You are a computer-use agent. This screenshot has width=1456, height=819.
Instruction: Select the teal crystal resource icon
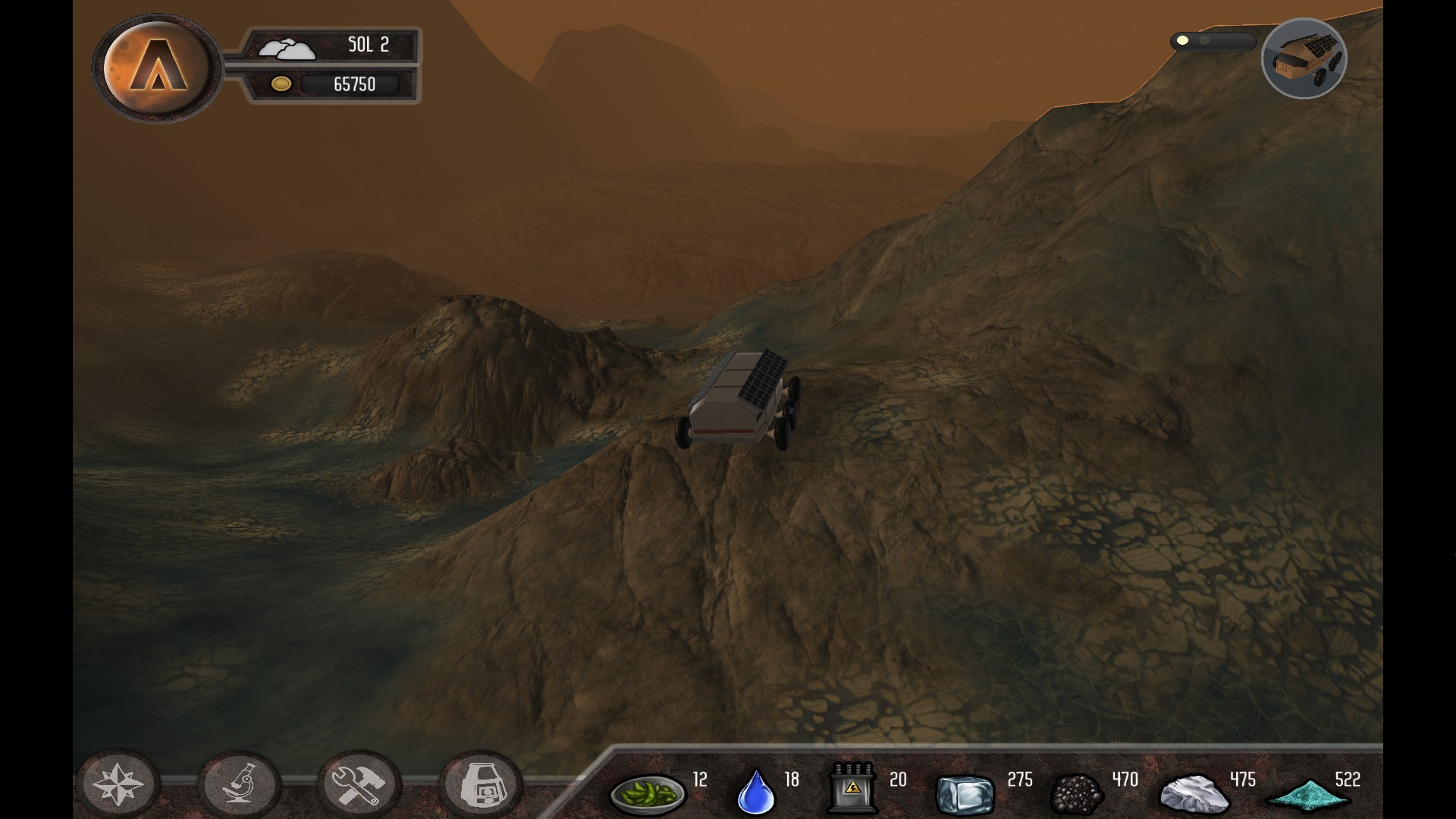(1308, 795)
